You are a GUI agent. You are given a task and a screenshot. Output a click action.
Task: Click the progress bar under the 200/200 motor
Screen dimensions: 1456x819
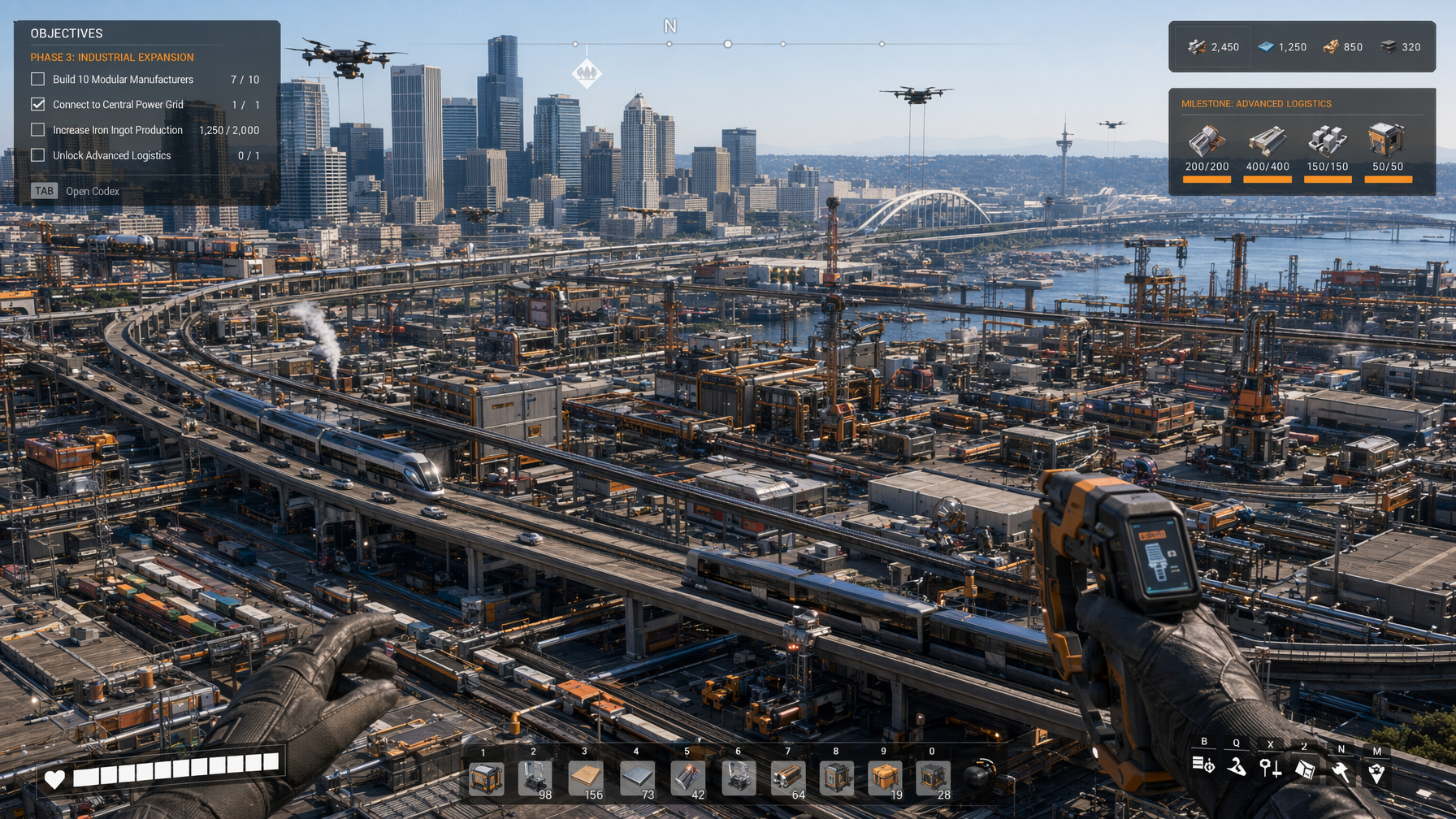(x=1206, y=179)
